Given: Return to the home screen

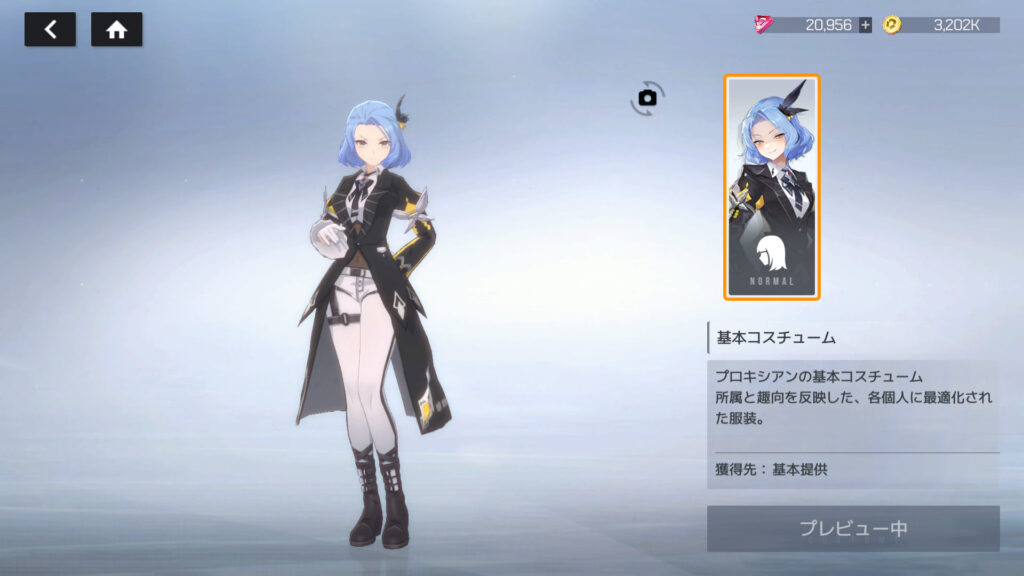Looking at the screenshot, I should (x=116, y=30).
